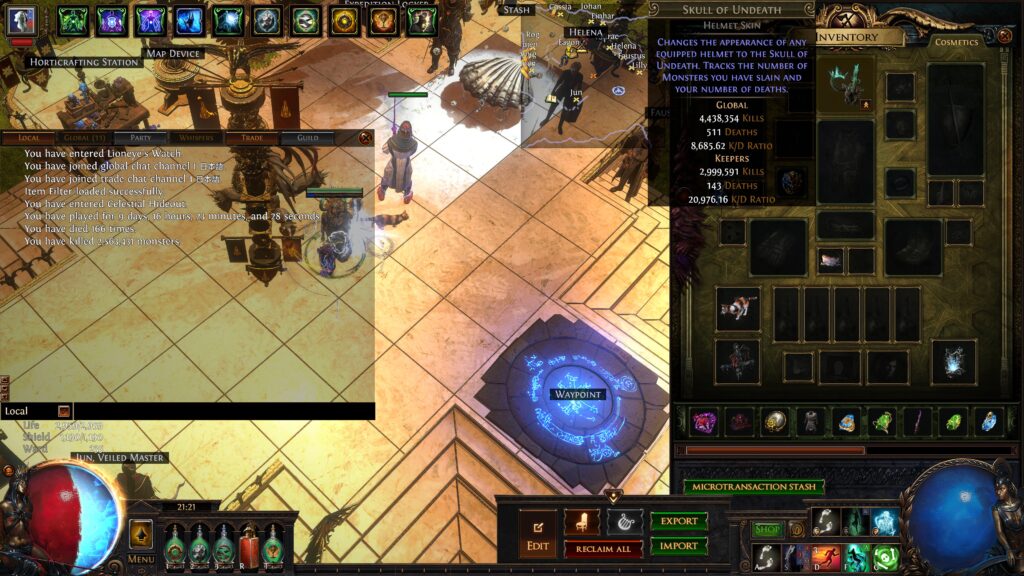Export the hideout layout
This screenshot has height=576, width=1024.
[679, 522]
